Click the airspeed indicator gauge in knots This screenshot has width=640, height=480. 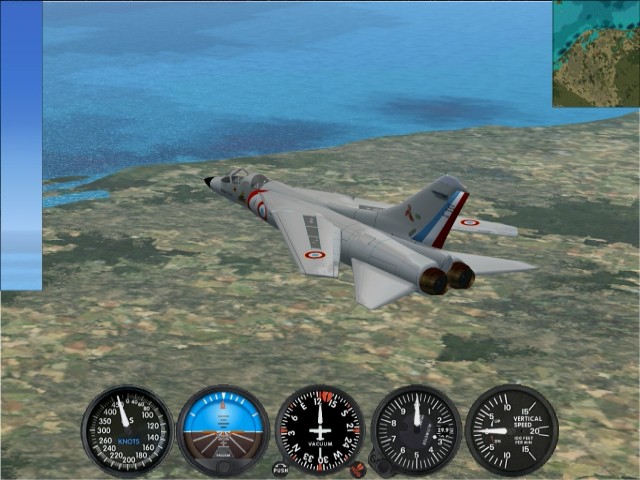pos(127,430)
